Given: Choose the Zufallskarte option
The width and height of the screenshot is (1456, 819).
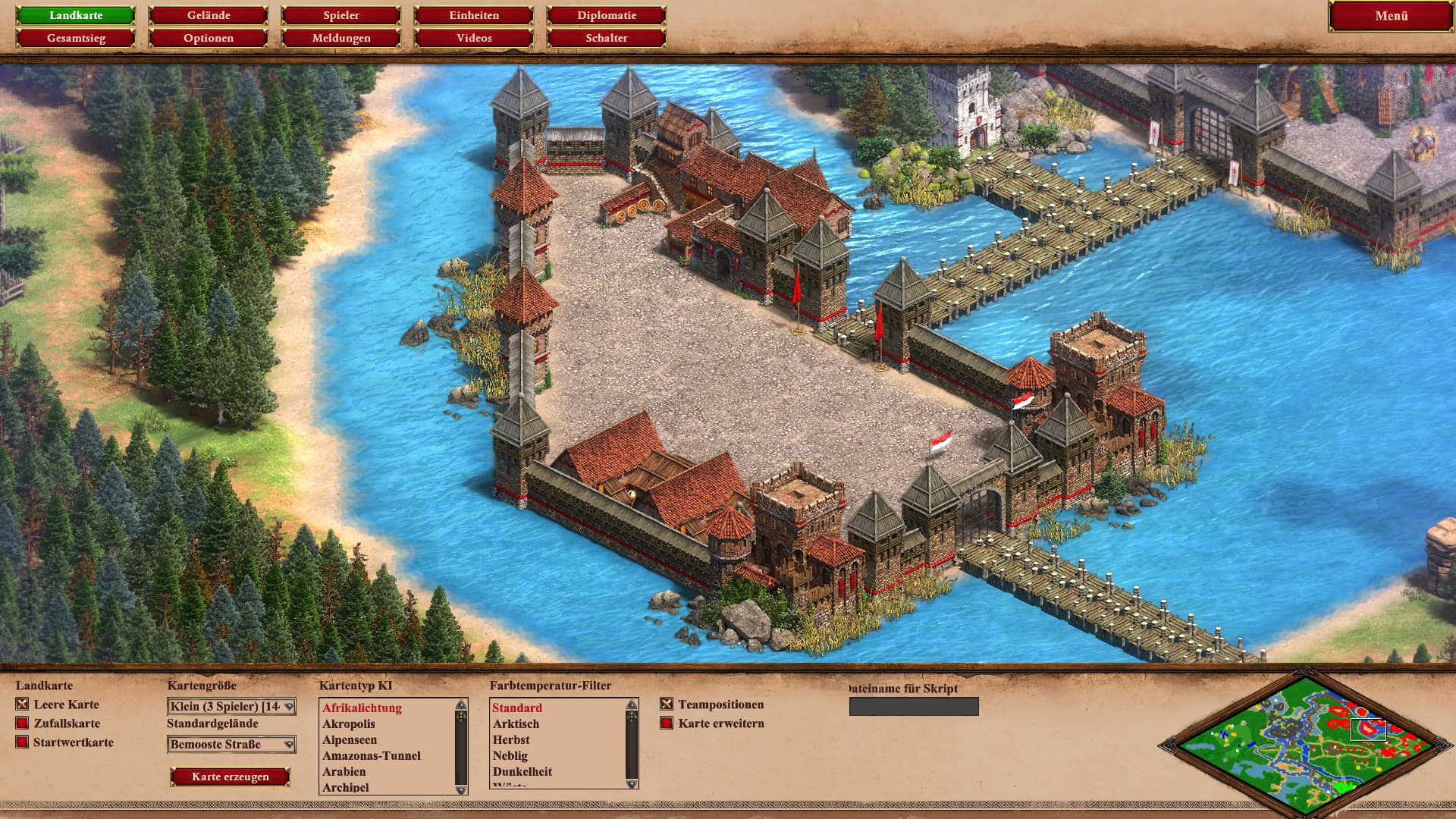Looking at the screenshot, I should click(22, 723).
